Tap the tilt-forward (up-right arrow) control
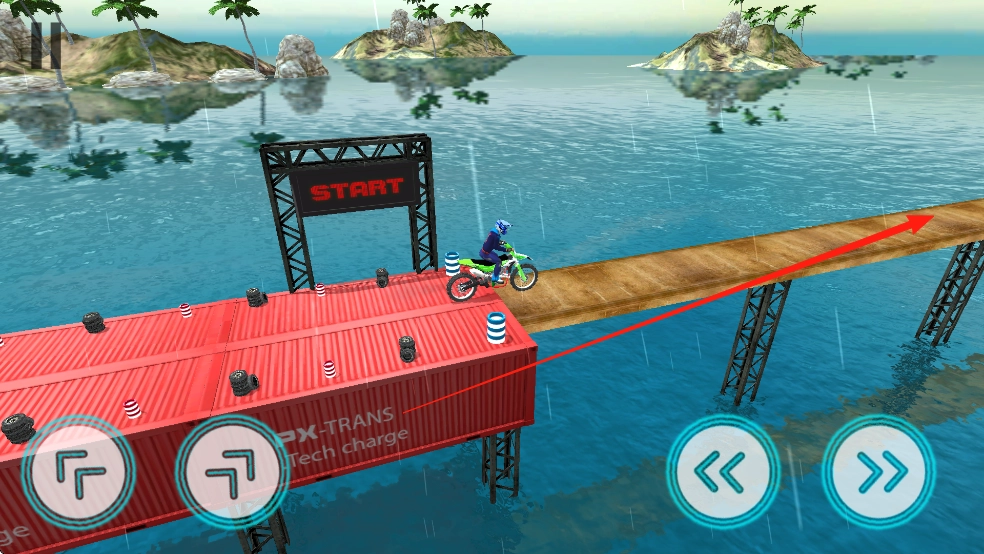 pos(232,471)
